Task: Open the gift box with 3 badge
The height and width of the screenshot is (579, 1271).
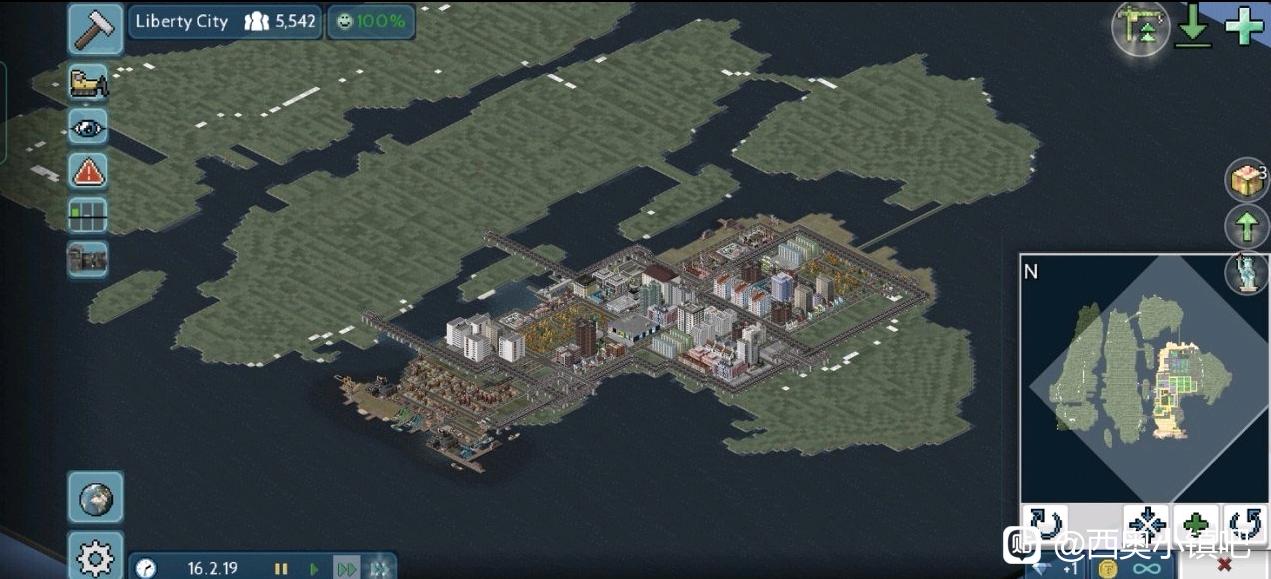Action: click(1246, 181)
